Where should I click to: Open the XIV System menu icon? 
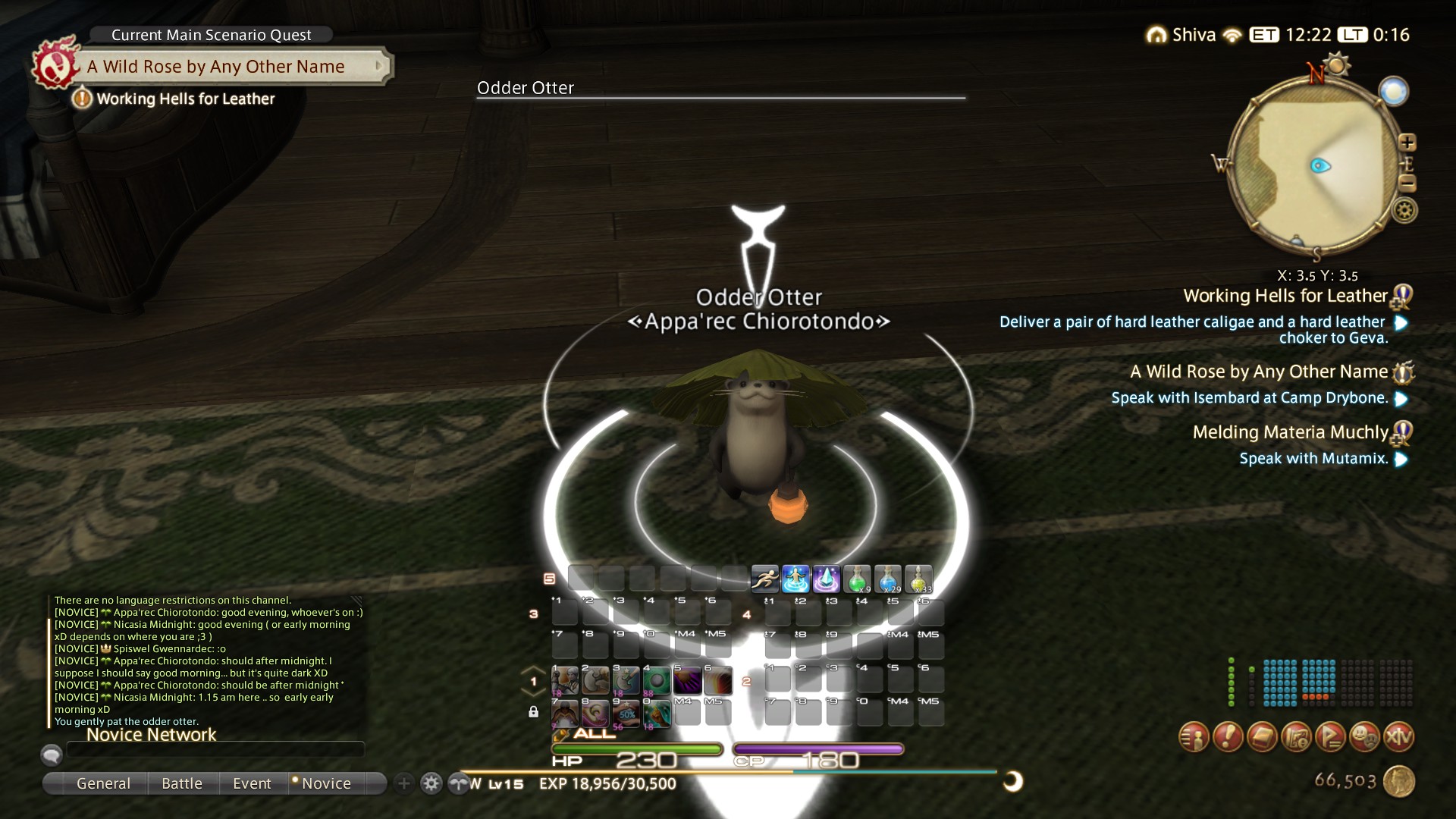click(1399, 736)
